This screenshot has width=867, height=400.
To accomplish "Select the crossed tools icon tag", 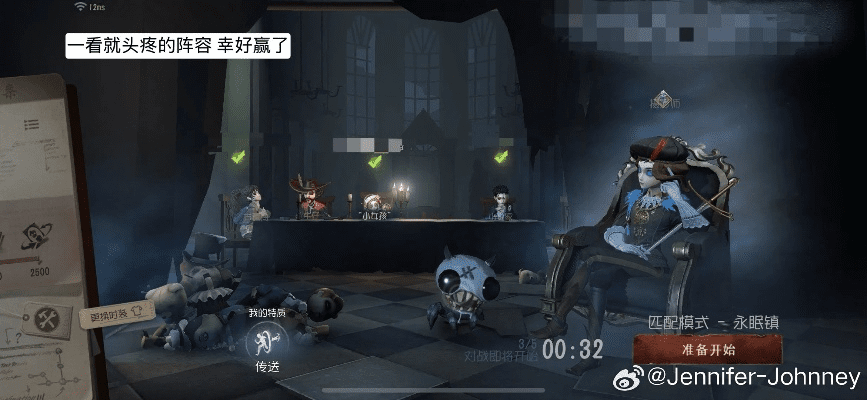I will click(45, 319).
